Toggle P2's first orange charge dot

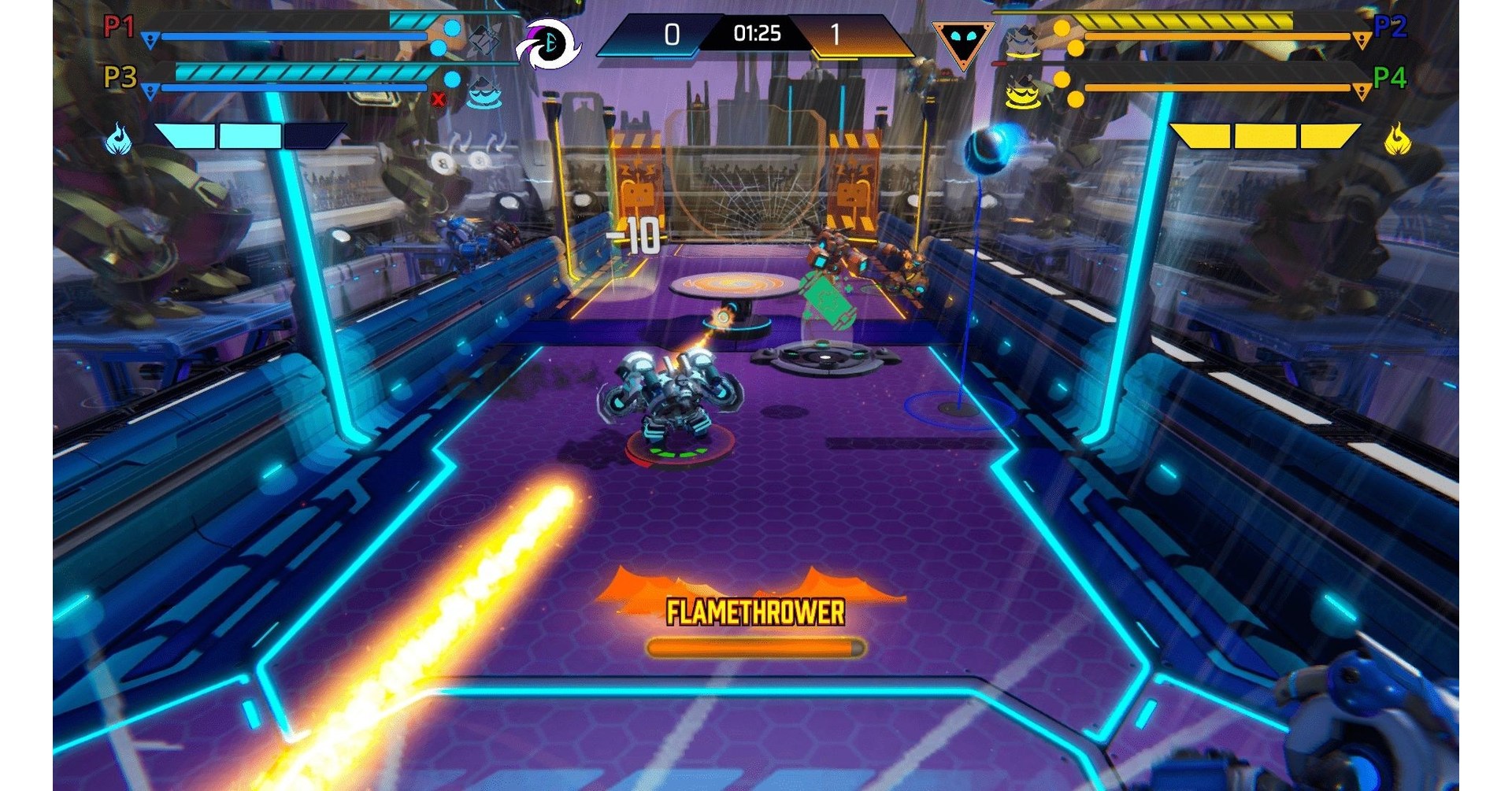click(x=1062, y=28)
